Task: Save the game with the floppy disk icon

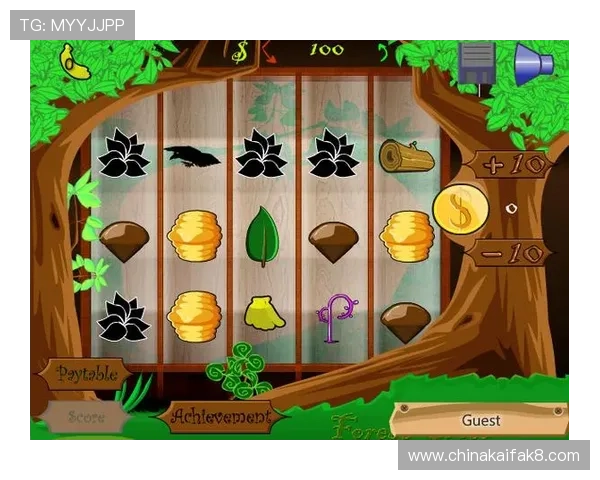Action: pyautogui.click(x=477, y=63)
